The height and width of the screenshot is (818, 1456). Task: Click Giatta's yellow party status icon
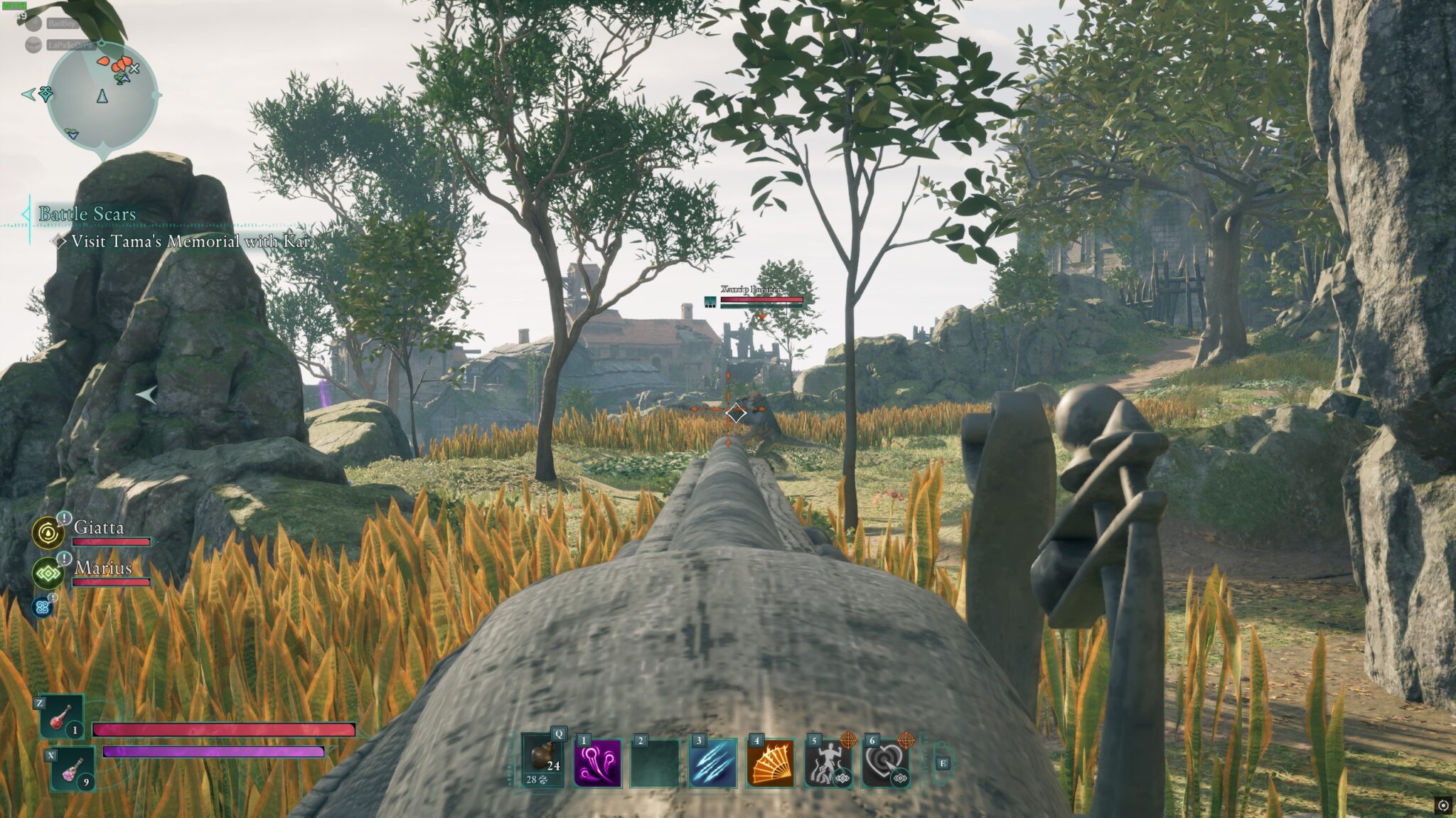pyautogui.click(x=48, y=533)
